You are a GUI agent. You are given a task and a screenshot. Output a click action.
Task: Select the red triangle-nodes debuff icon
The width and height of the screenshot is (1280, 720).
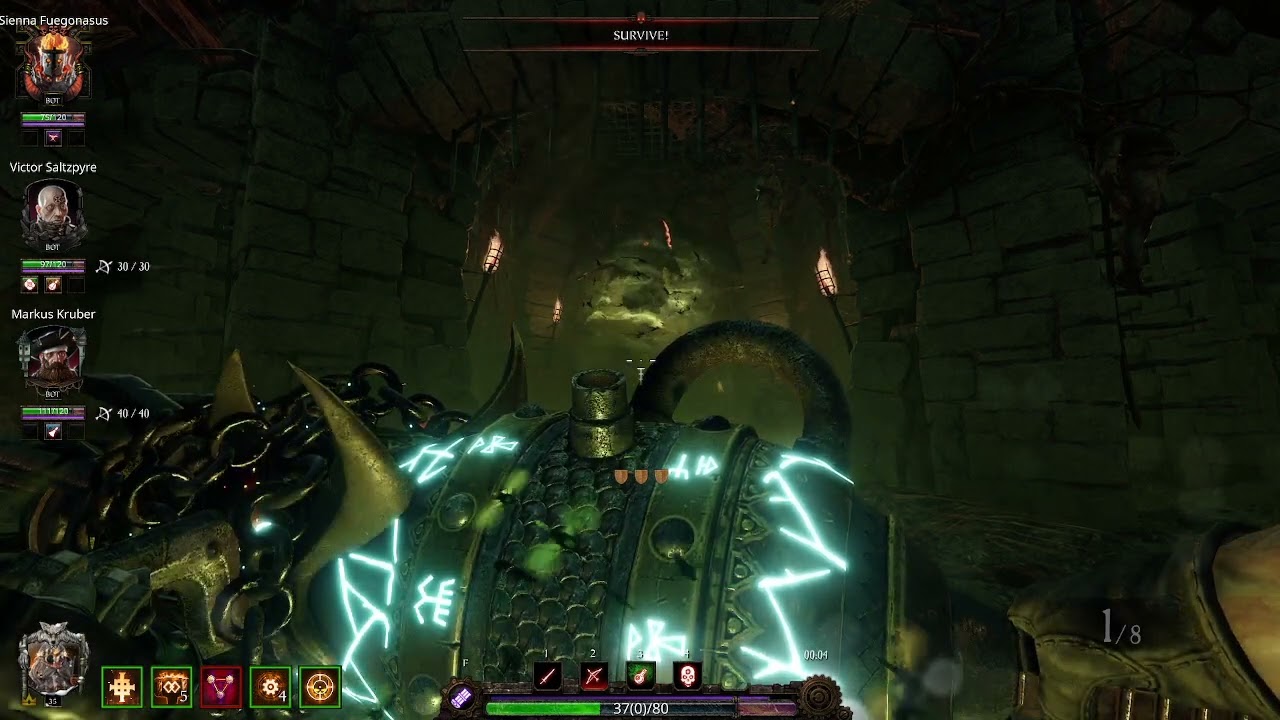tap(221, 687)
